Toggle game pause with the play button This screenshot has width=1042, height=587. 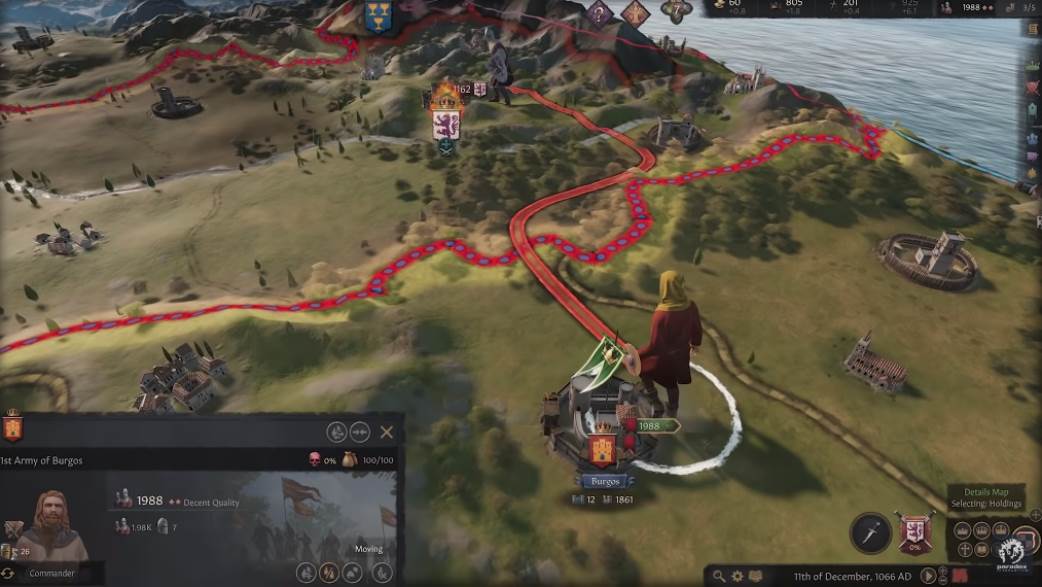click(x=930, y=576)
